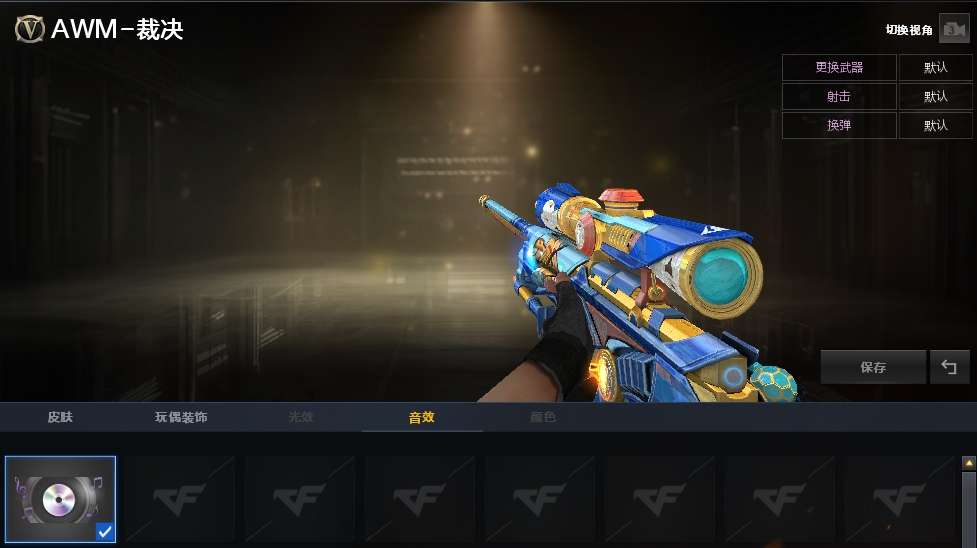Select the 光效 tab
977x548 pixels.
tap(301, 417)
